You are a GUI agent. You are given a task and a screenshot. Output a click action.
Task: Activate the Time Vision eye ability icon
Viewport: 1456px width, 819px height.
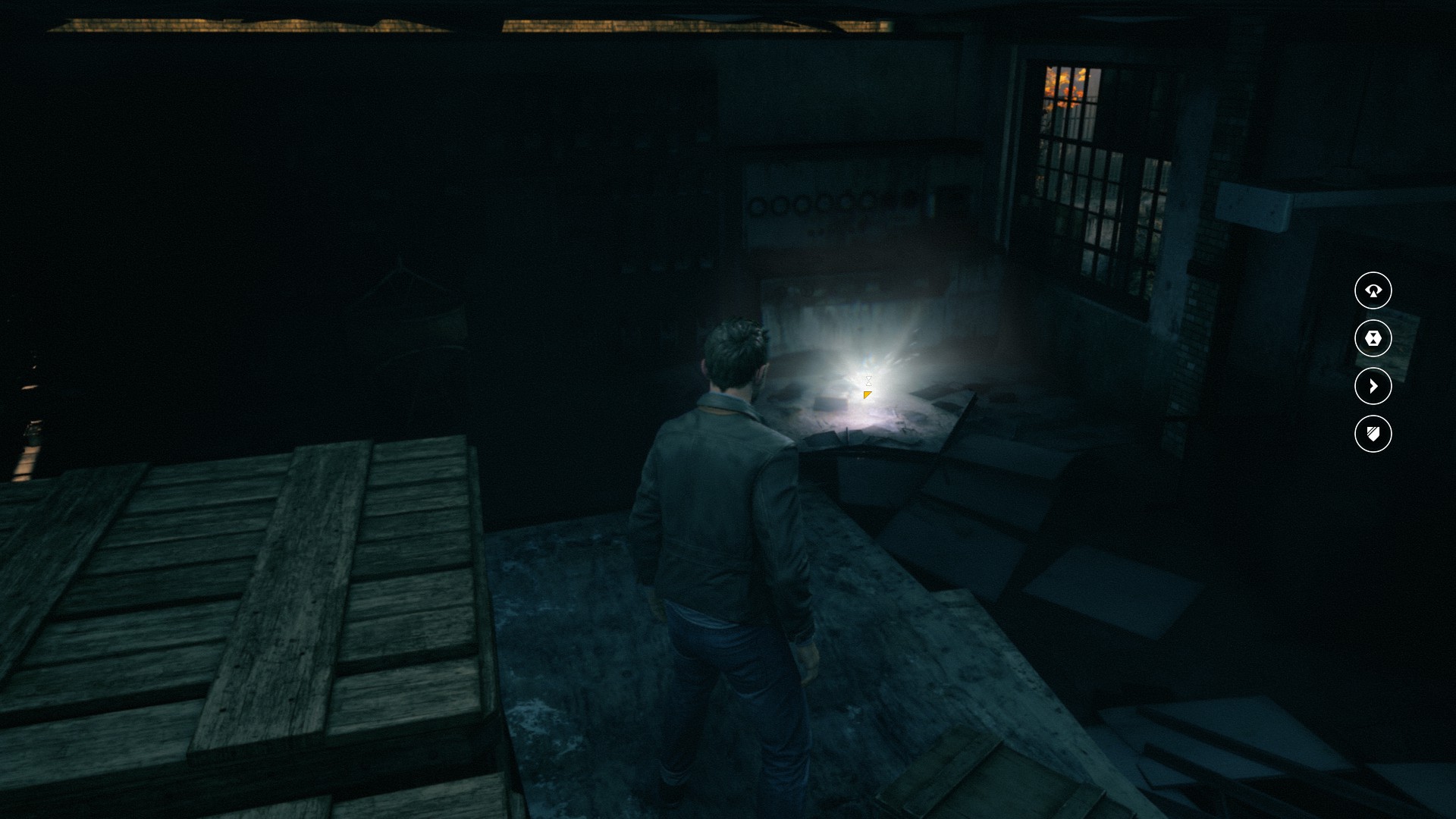[x=1373, y=290]
